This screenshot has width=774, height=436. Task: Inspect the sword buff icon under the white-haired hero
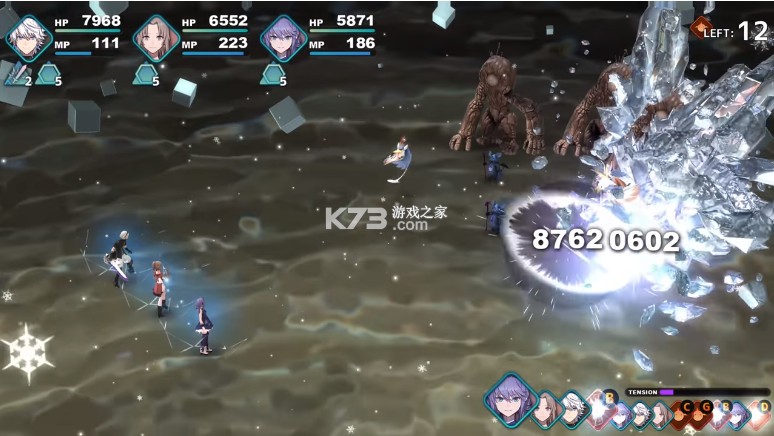(14, 73)
